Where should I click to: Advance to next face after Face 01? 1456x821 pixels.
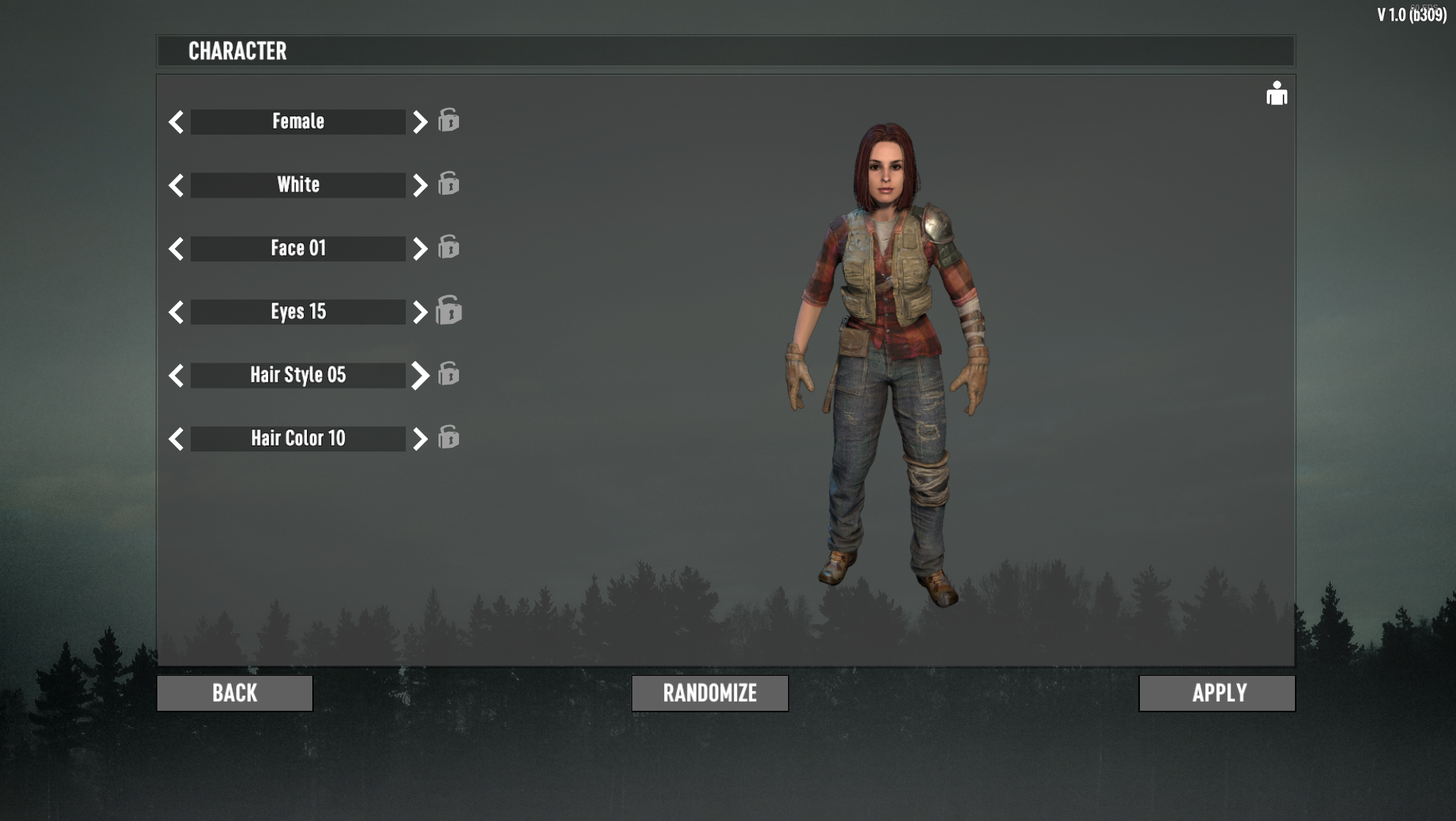(419, 249)
